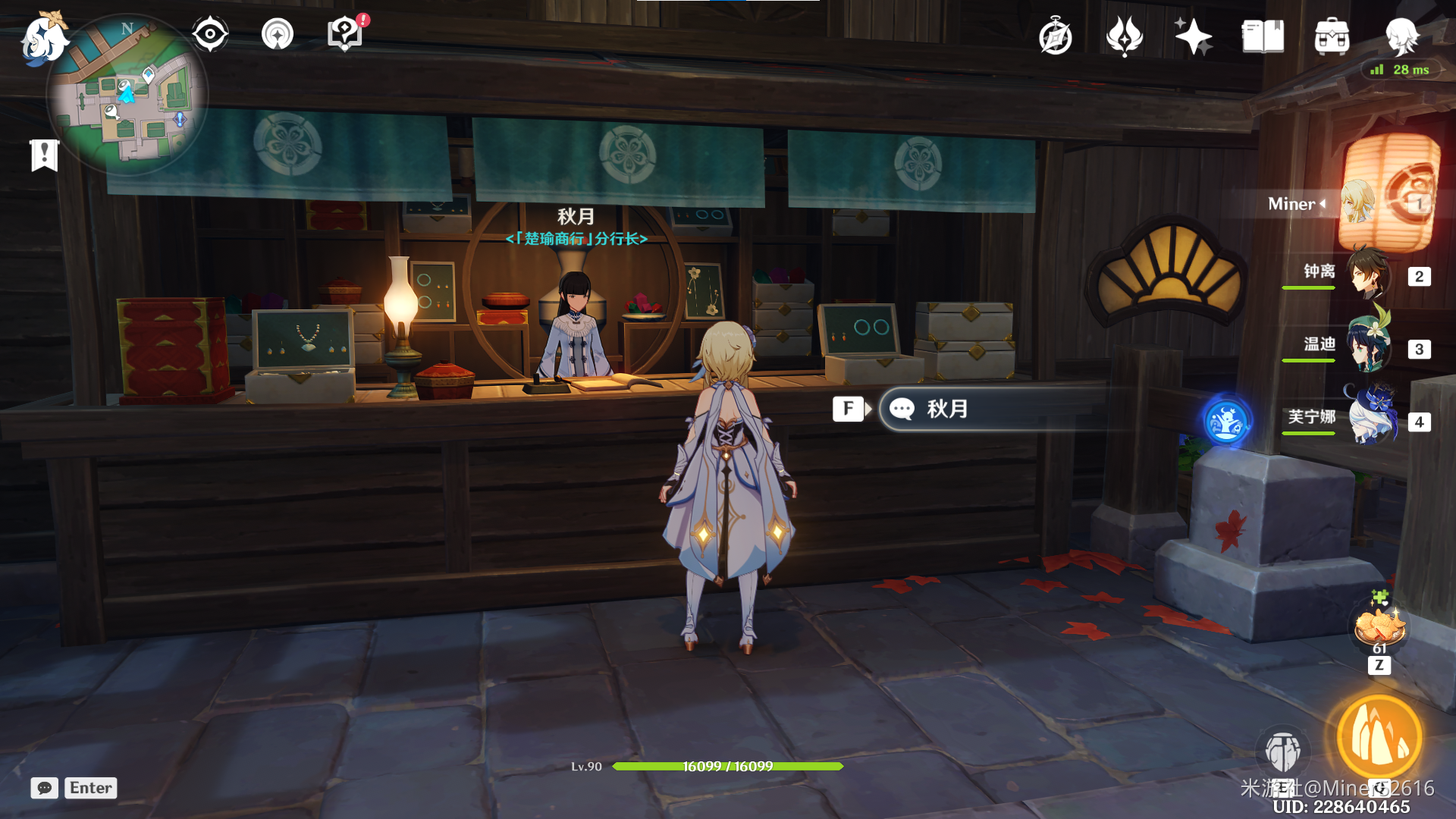The height and width of the screenshot is (819, 1456).
Task: Open the signal beacon icon
Action: click(278, 34)
